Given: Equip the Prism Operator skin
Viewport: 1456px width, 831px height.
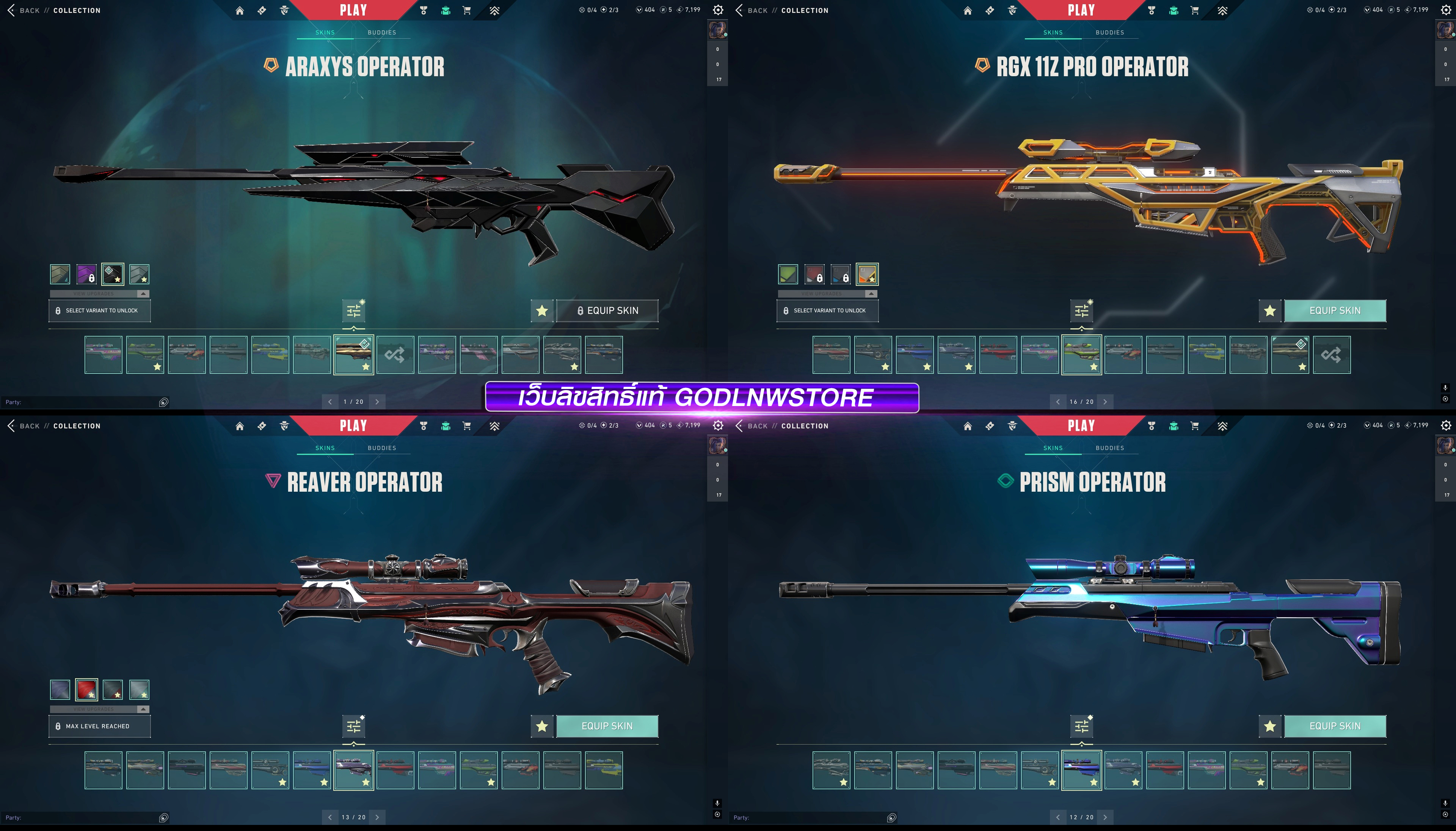Looking at the screenshot, I should [1334, 726].
